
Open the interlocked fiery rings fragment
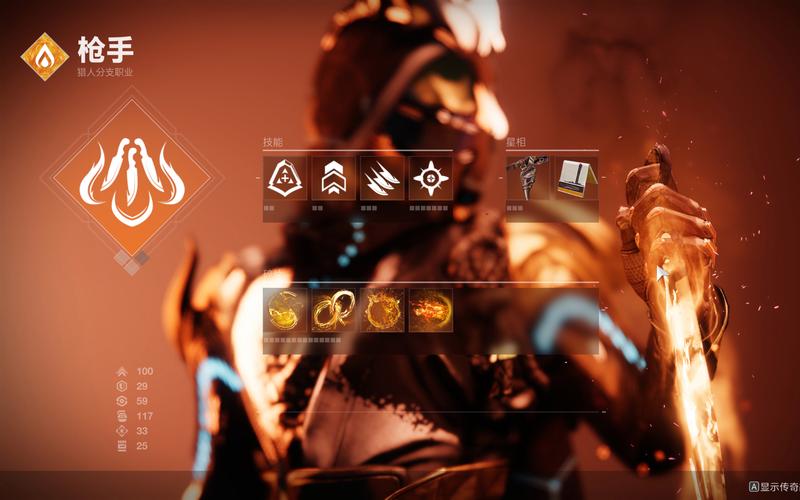pos(333,310)
